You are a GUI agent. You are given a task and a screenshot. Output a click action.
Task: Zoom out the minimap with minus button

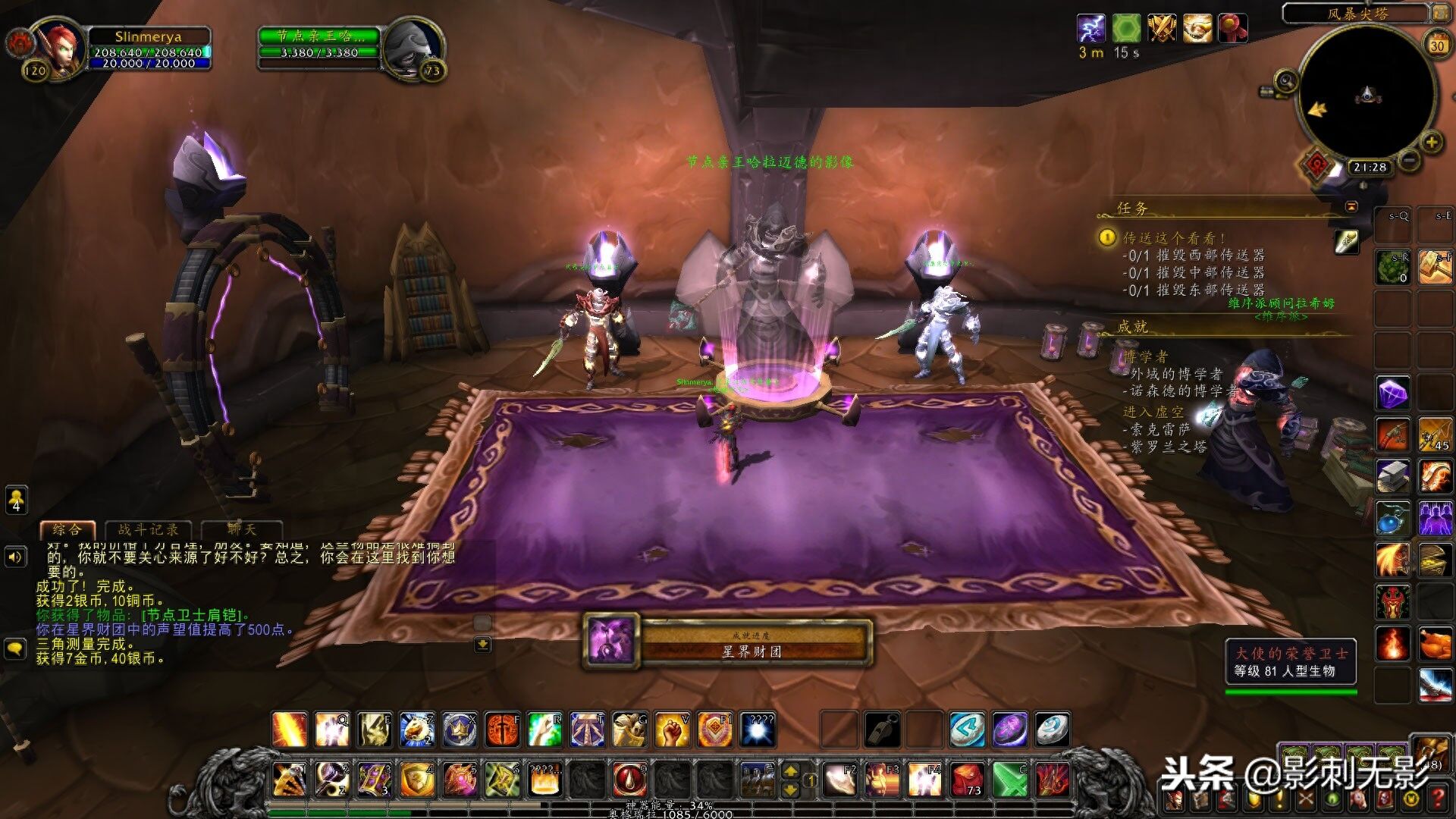1409,160
